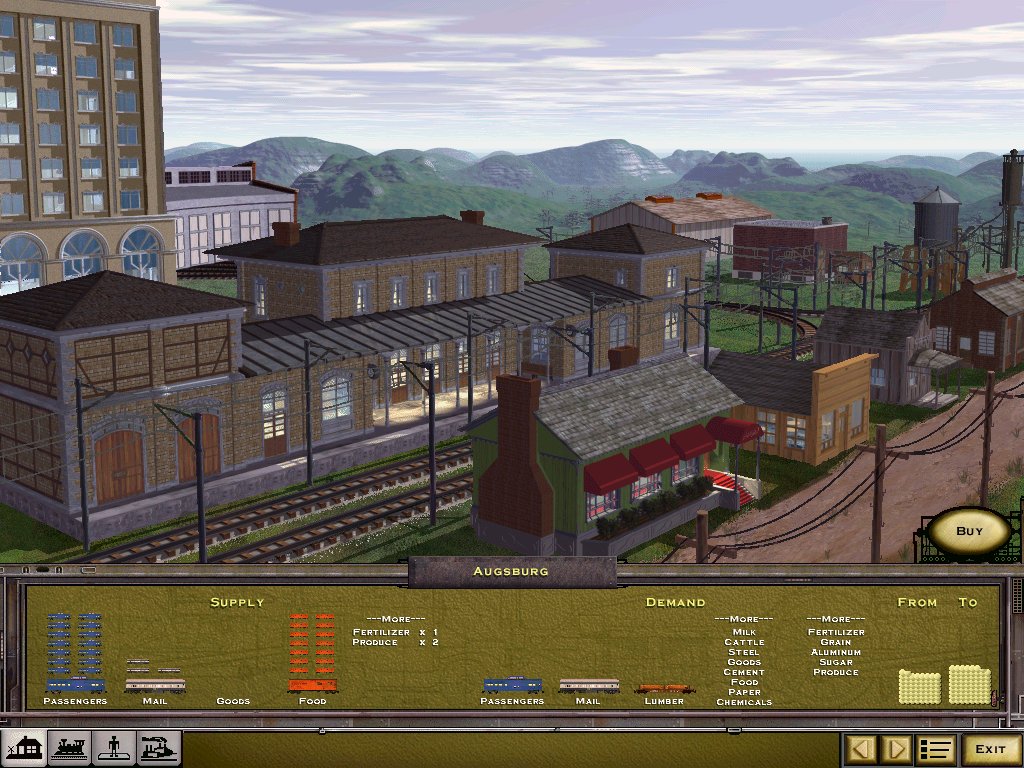Switch to the locomotive tab
Screen dimensions: 1024x768
pos(69,748)
